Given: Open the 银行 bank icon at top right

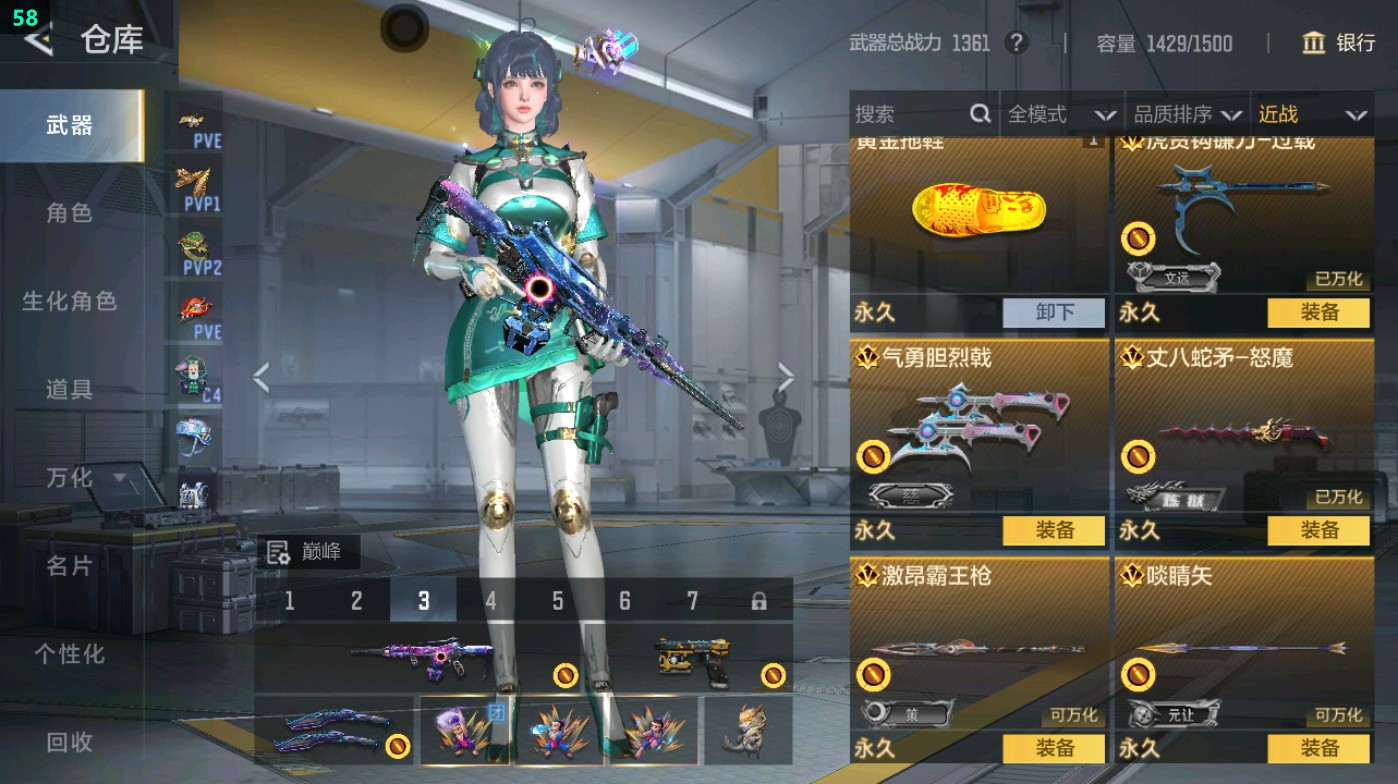Looking at the screenshot, I should (x=1315, y=44).
